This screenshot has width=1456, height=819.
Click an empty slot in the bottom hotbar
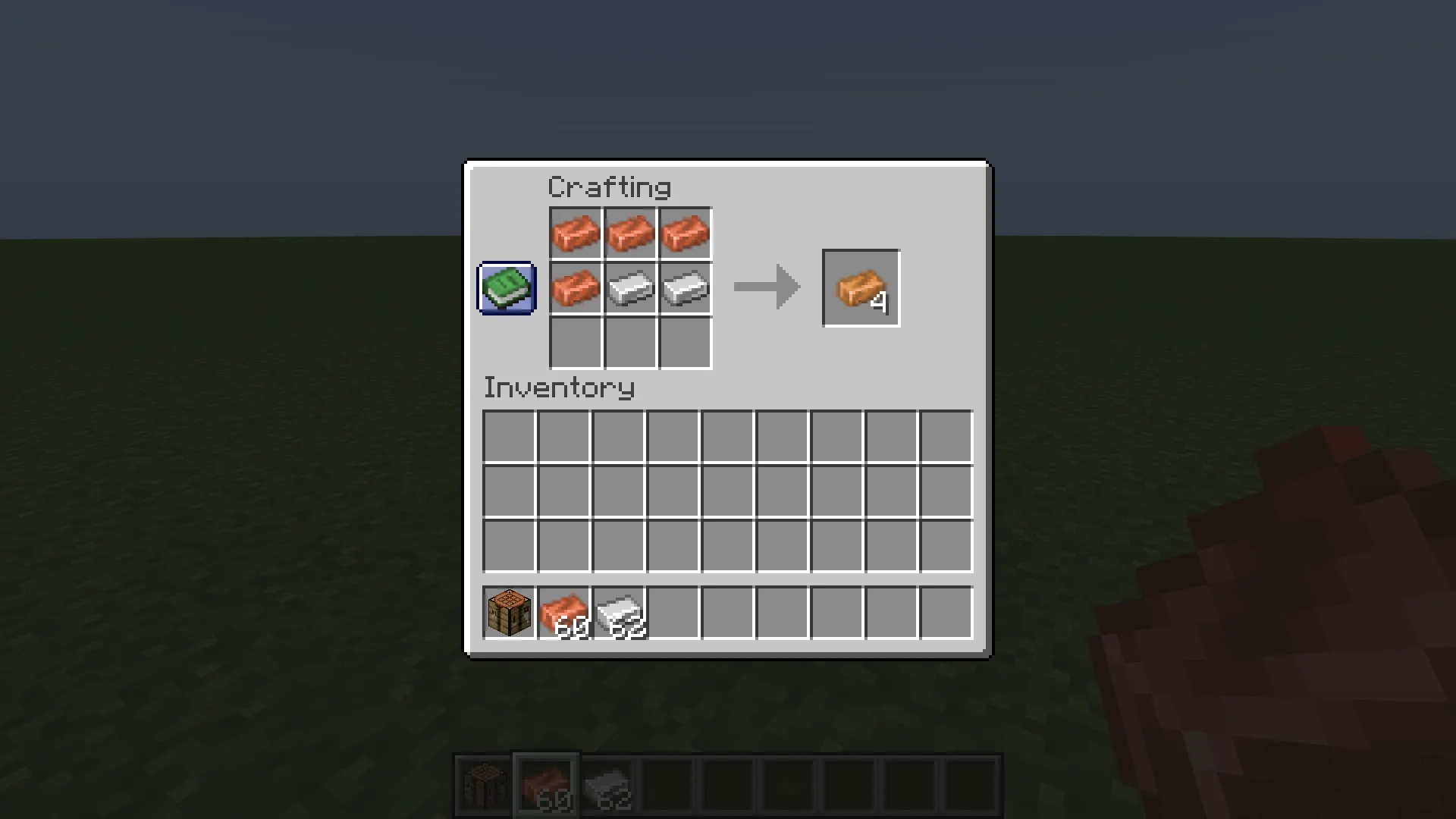(669, 785)
